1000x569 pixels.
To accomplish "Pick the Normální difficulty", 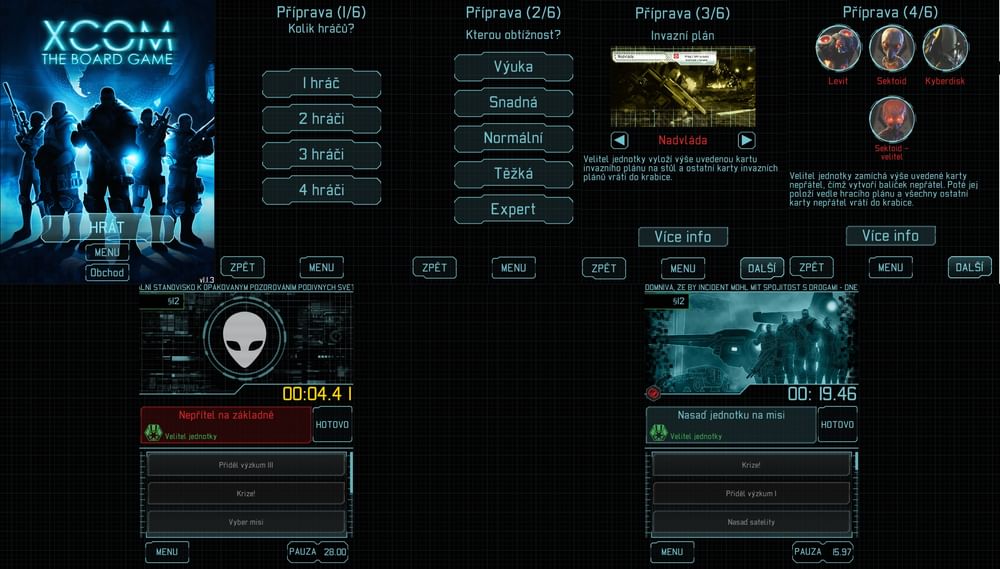I will pyautogui.click(x=513, y=138).
